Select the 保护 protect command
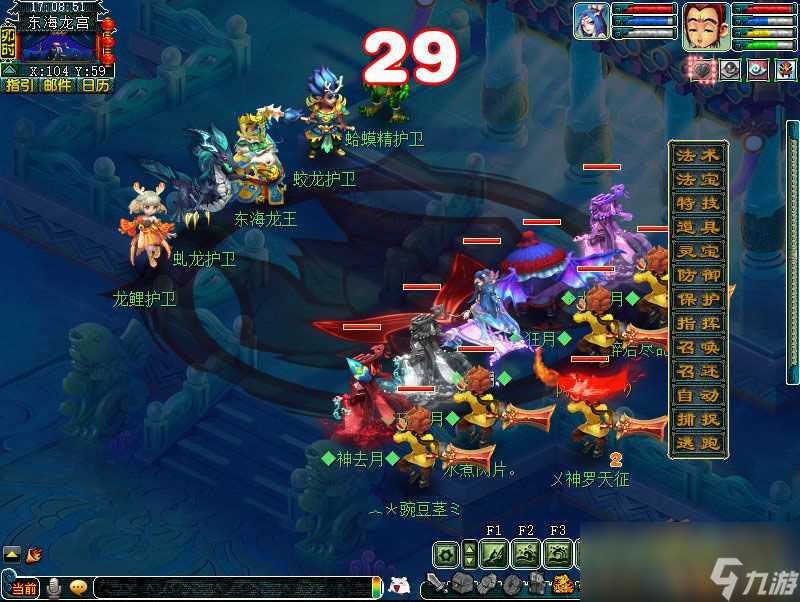 tap(698, 300)
